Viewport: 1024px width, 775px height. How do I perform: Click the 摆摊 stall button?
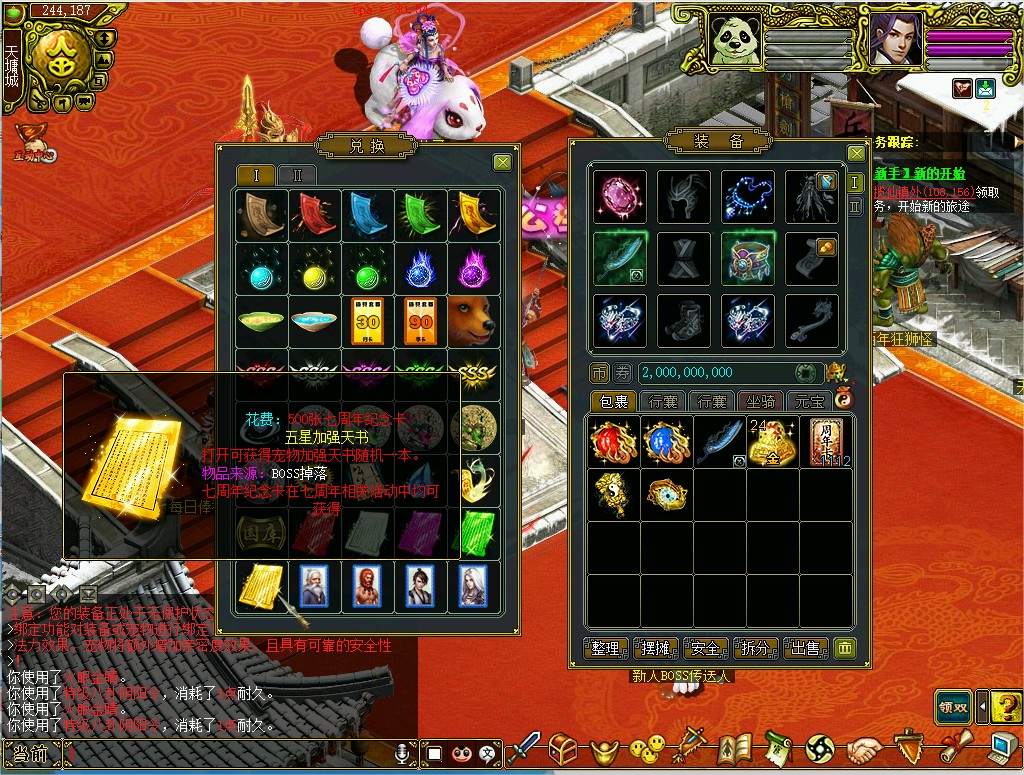pos(656,648)
